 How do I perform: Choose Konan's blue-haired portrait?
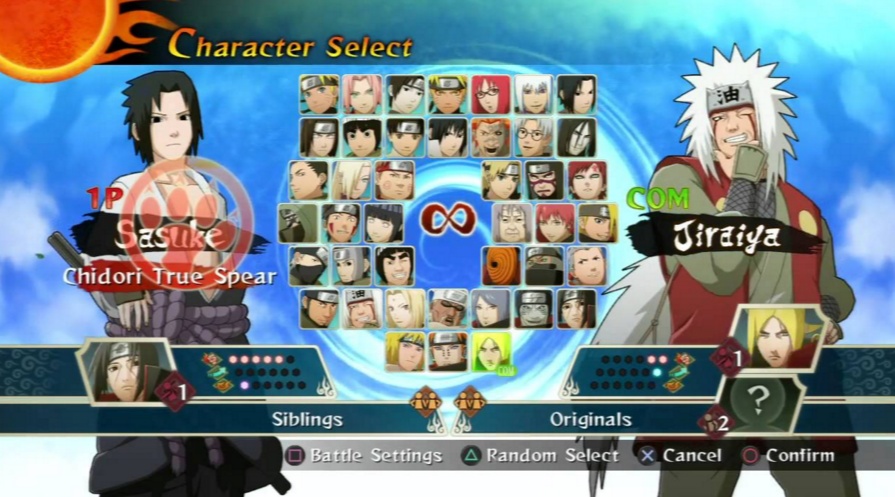pos(490,309)
